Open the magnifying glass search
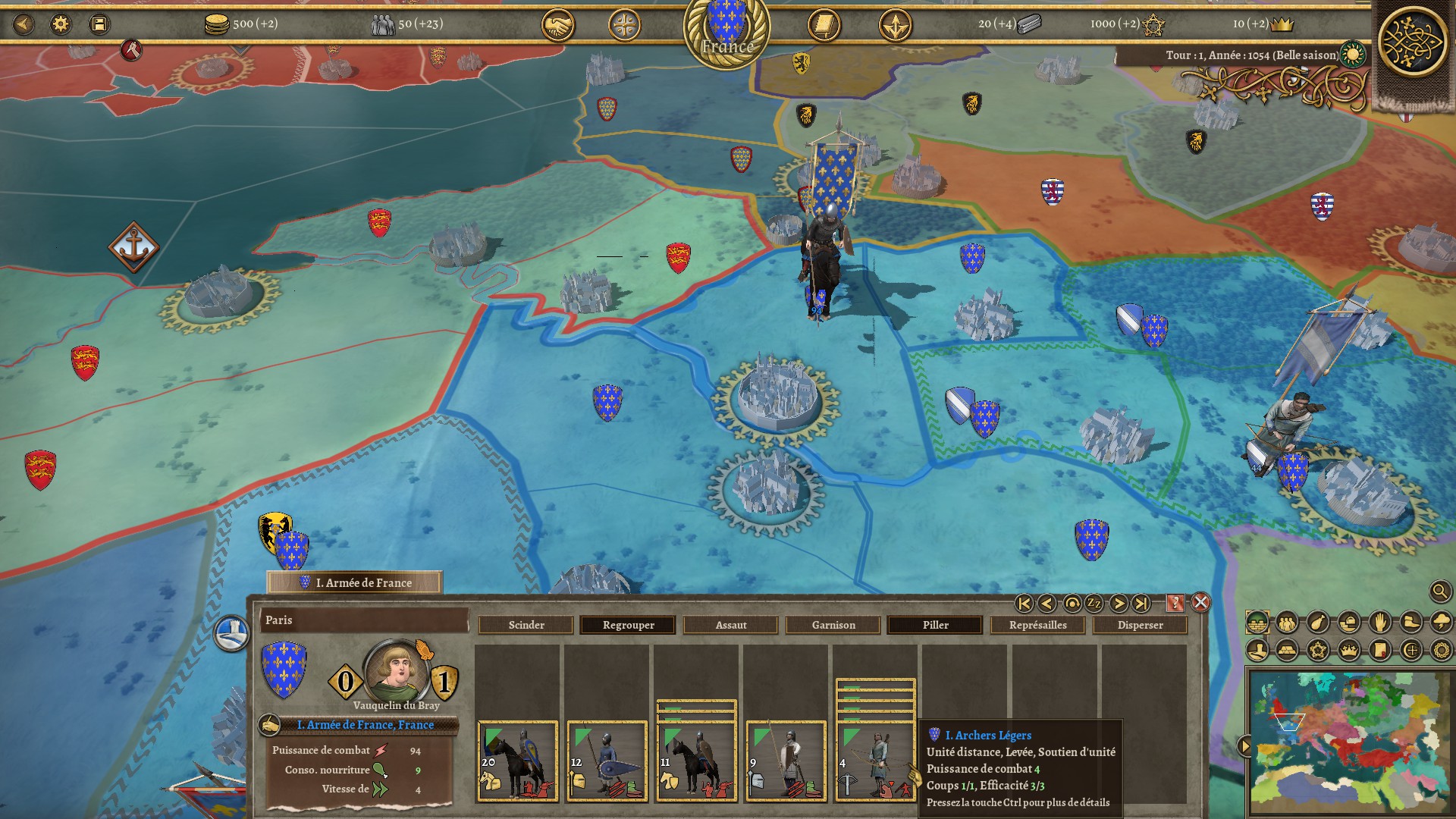The width and height of the screenshot is (1456, 819). point(1439,591)
